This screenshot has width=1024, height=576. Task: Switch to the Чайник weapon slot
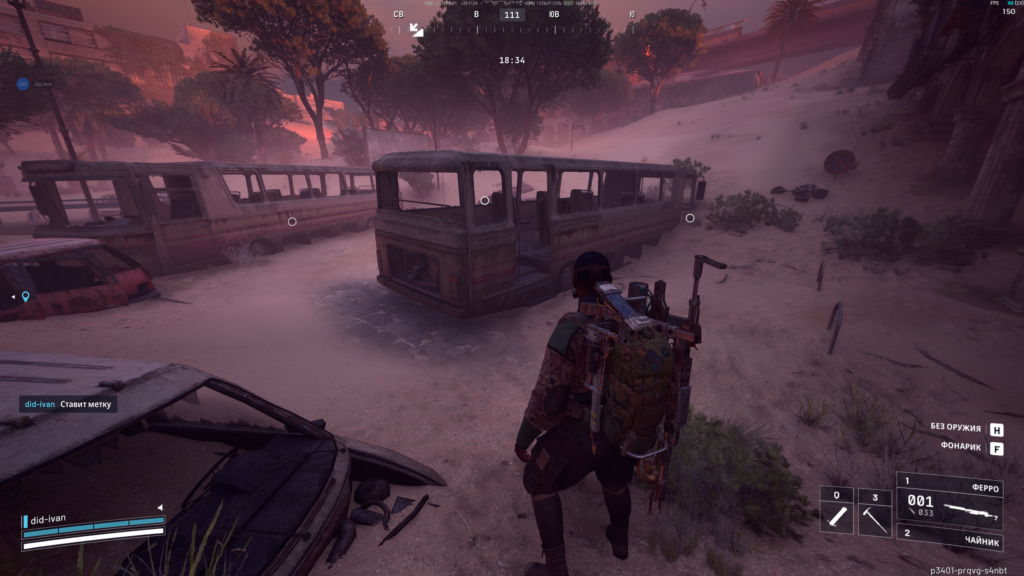(957, 534)
